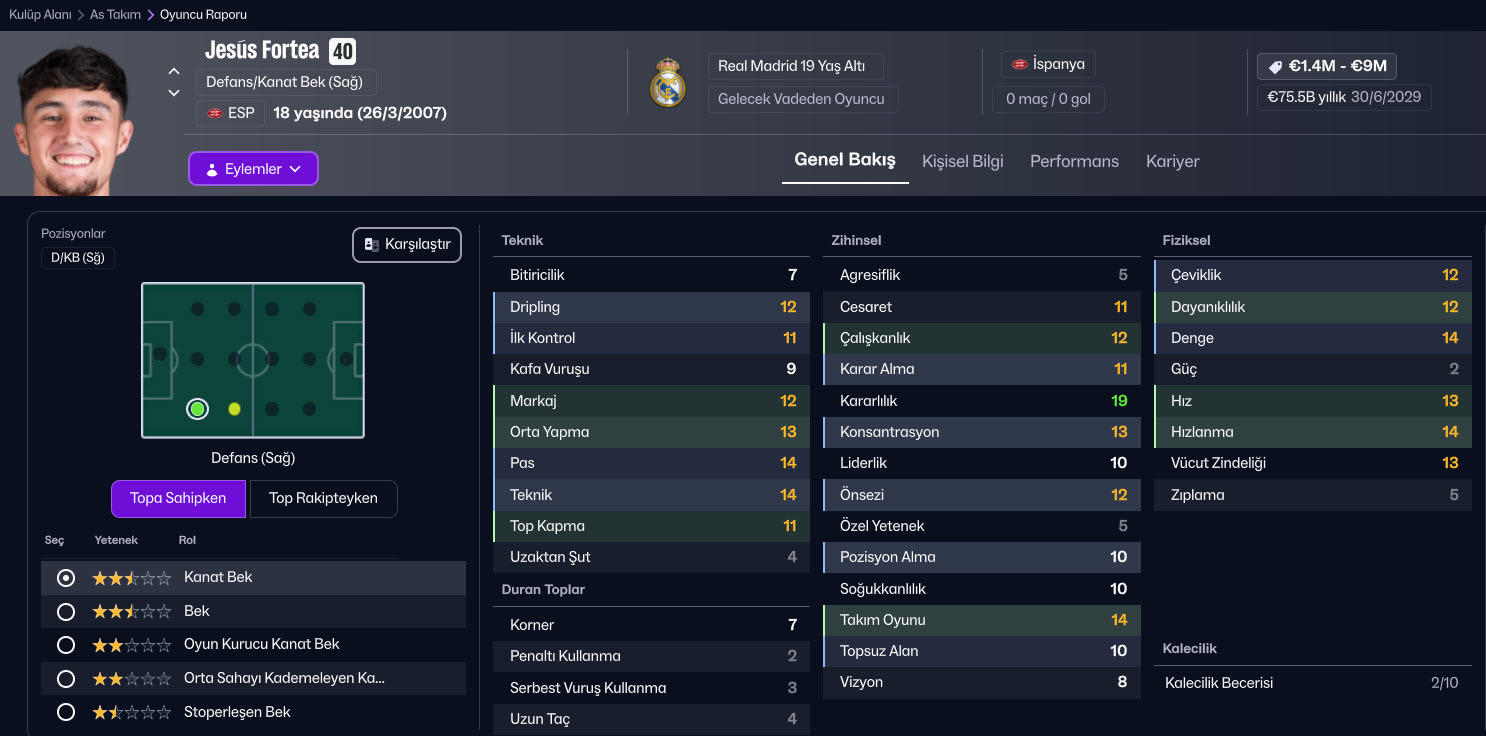Select the Oyun Kurucu Kanat Bek role
The height and width of the screenshot is (736, 1486).
coord(66,645)
